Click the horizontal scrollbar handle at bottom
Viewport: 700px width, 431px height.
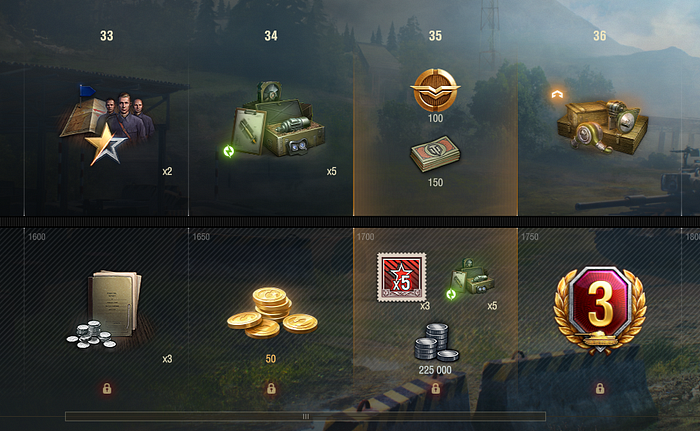click(305, 416)
